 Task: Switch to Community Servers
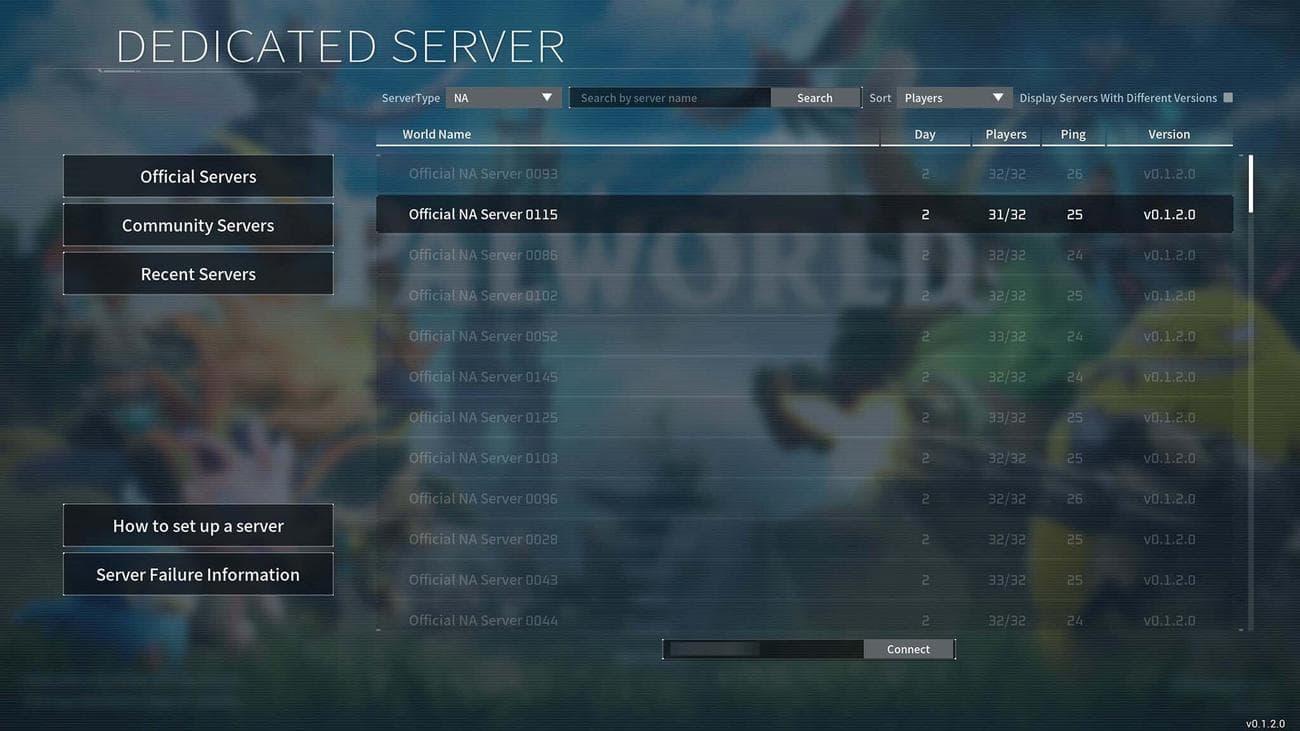tap(197, 224)
